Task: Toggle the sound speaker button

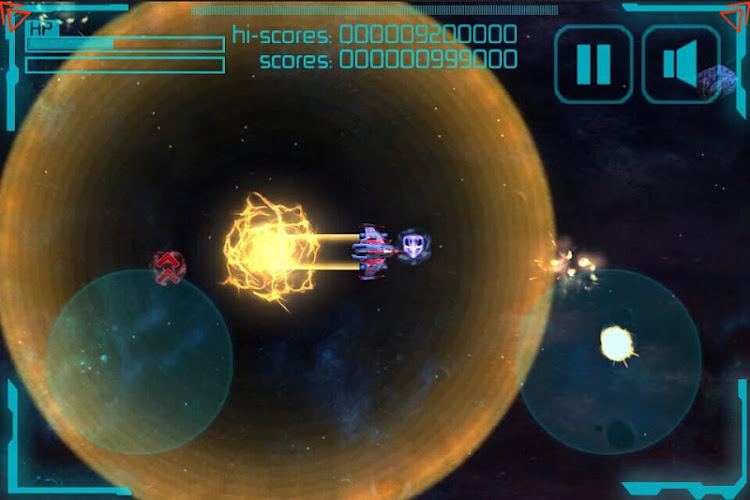Action: pos(680,65)
